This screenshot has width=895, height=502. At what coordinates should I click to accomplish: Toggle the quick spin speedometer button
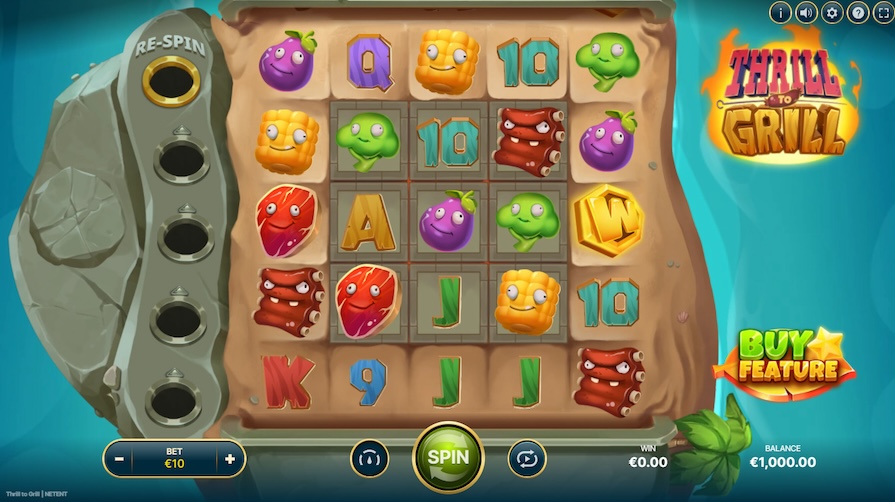coord(369,458)
